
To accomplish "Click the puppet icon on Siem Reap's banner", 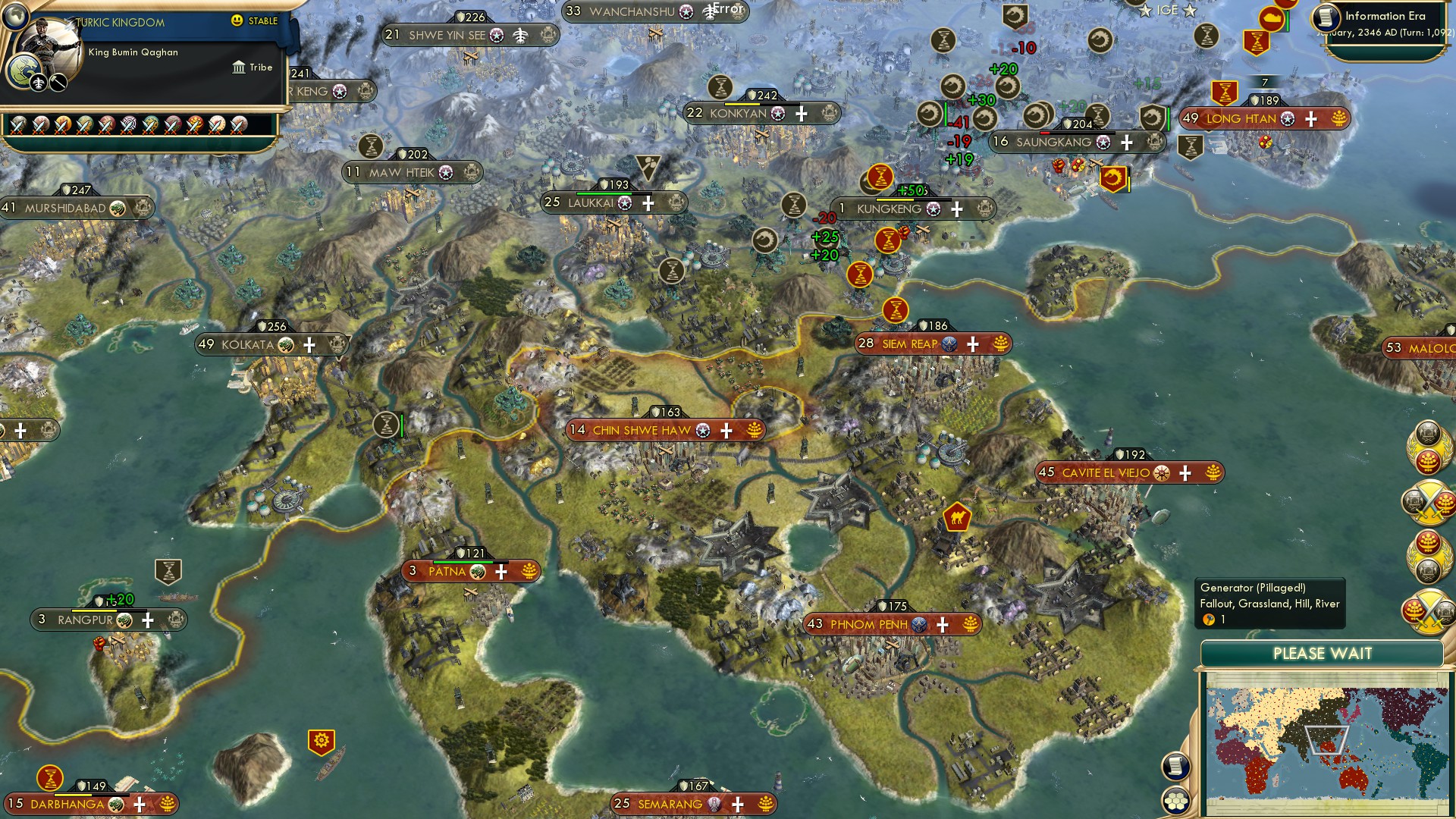I will point(948,344).
